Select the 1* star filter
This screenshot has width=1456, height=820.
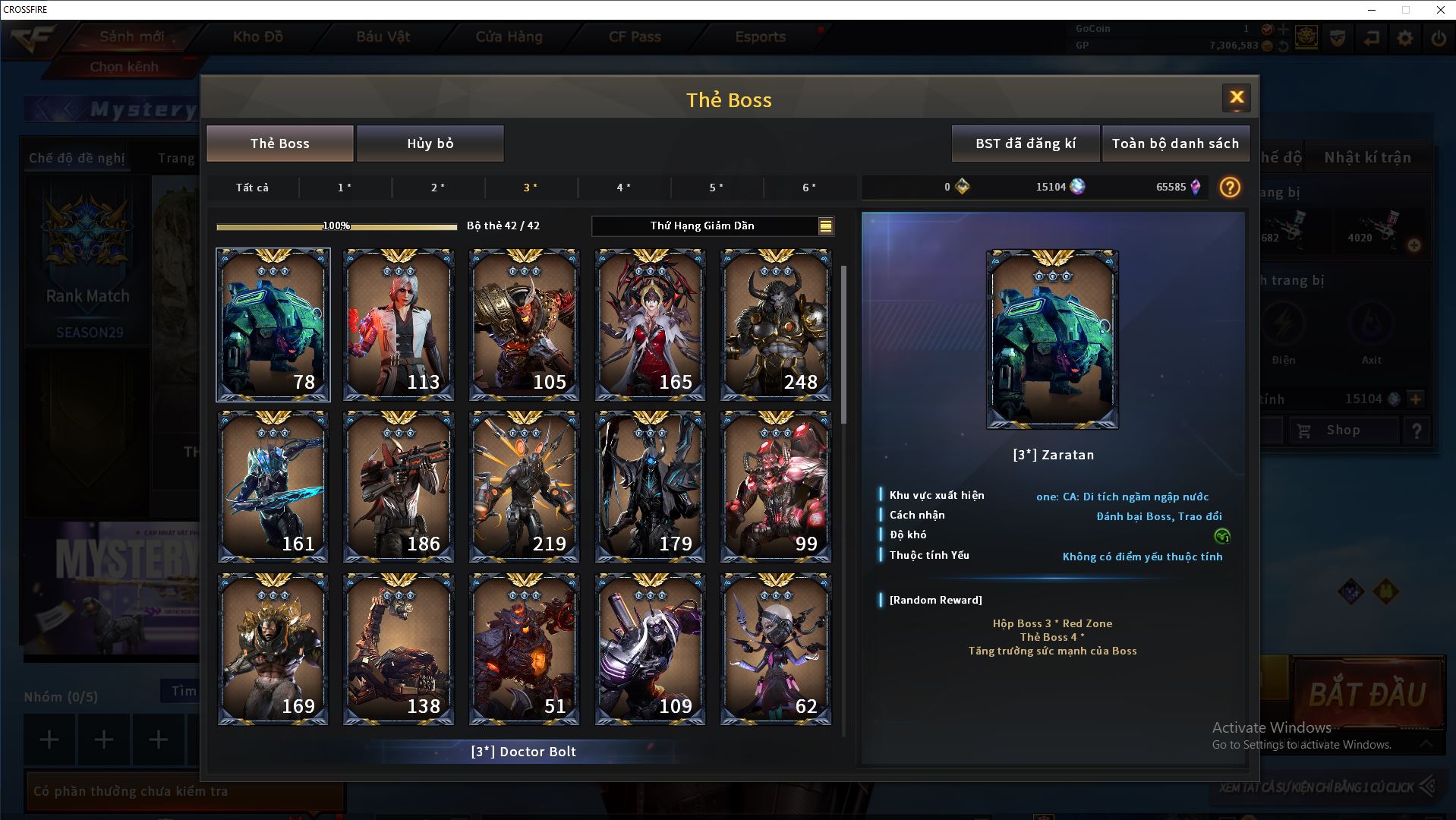pos(345,188)
